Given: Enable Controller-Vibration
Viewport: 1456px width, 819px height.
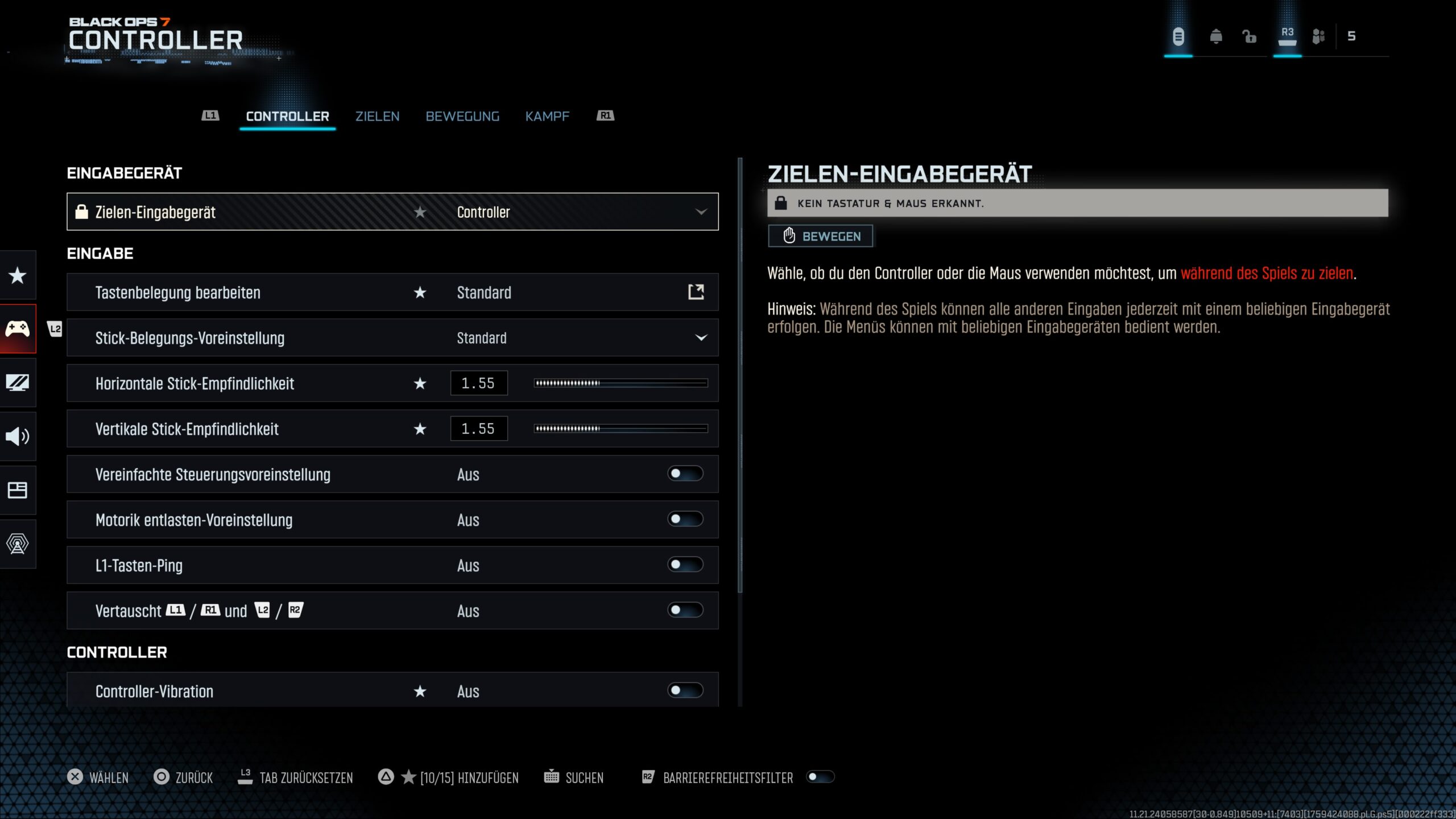Looking at the screenshot, I should point(685,690).
